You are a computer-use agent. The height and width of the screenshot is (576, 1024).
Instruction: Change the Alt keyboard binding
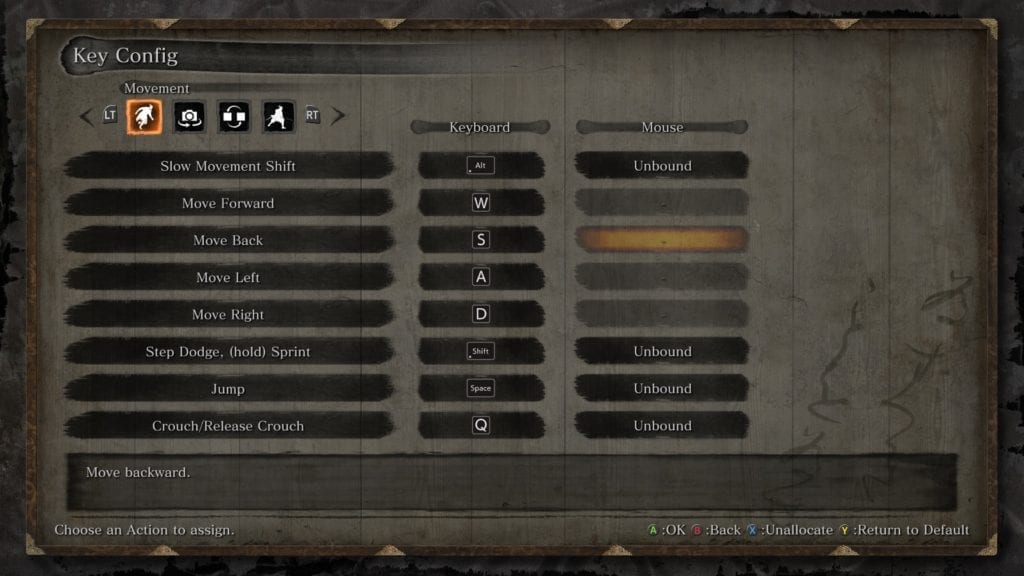click(481, 166)
